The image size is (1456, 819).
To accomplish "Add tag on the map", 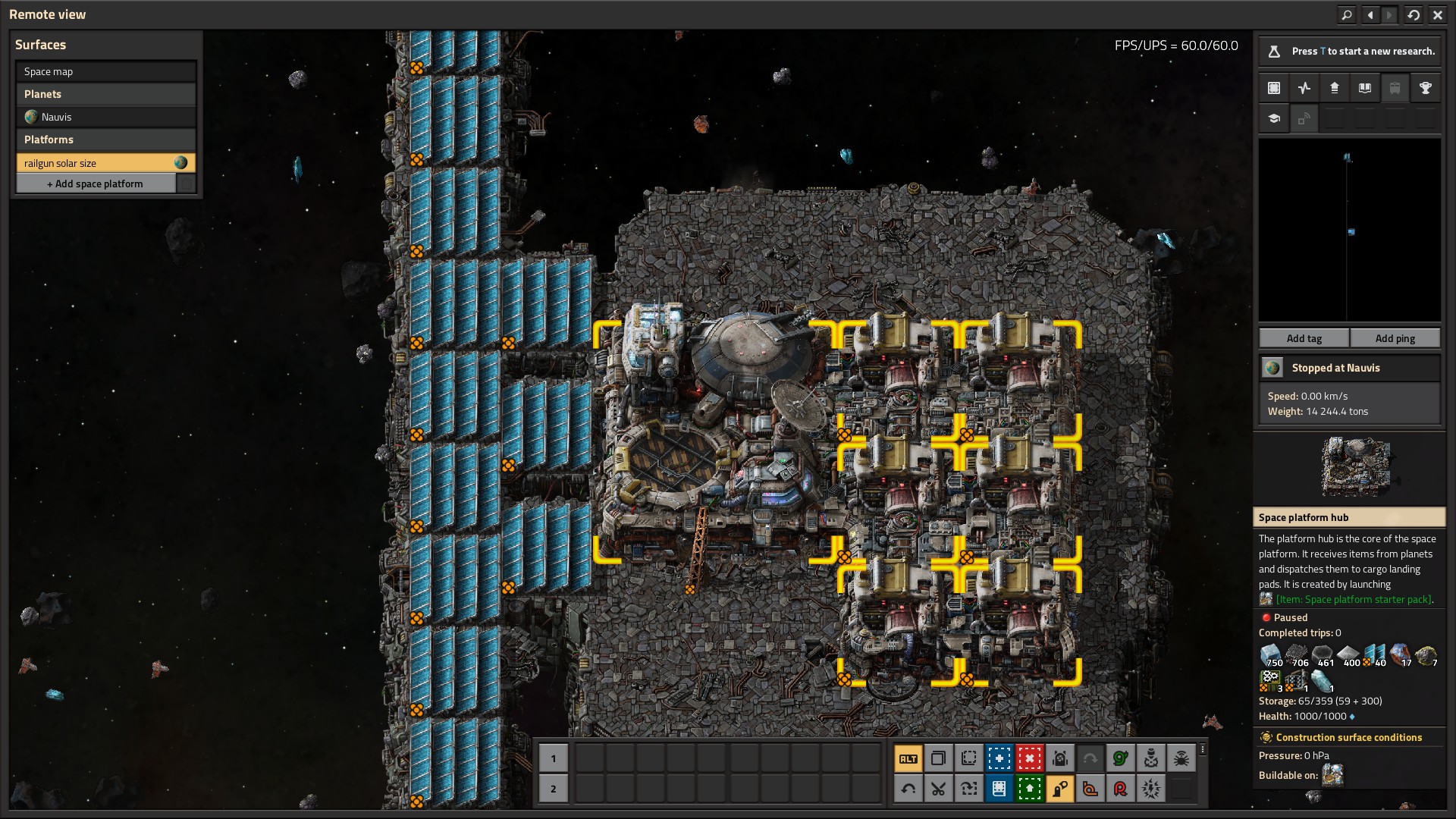I will pyautogui.click(x=1304, y=338).
